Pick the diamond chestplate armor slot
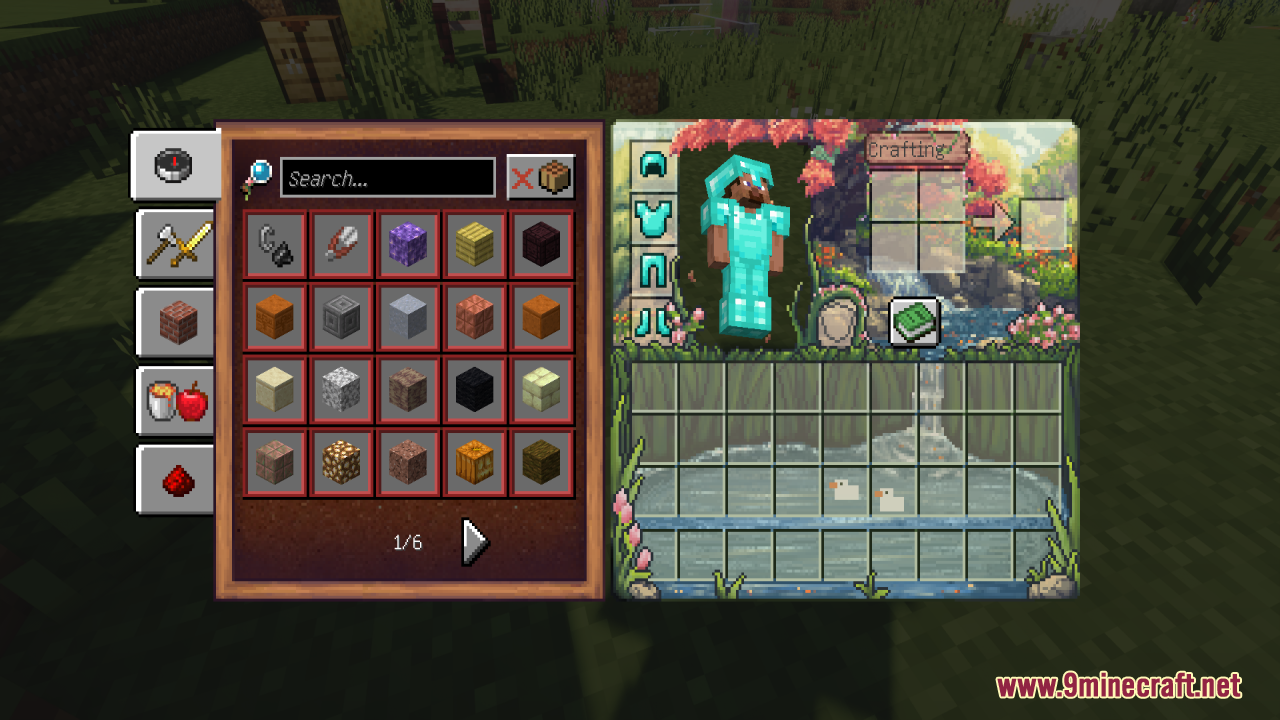 (653, 217)
